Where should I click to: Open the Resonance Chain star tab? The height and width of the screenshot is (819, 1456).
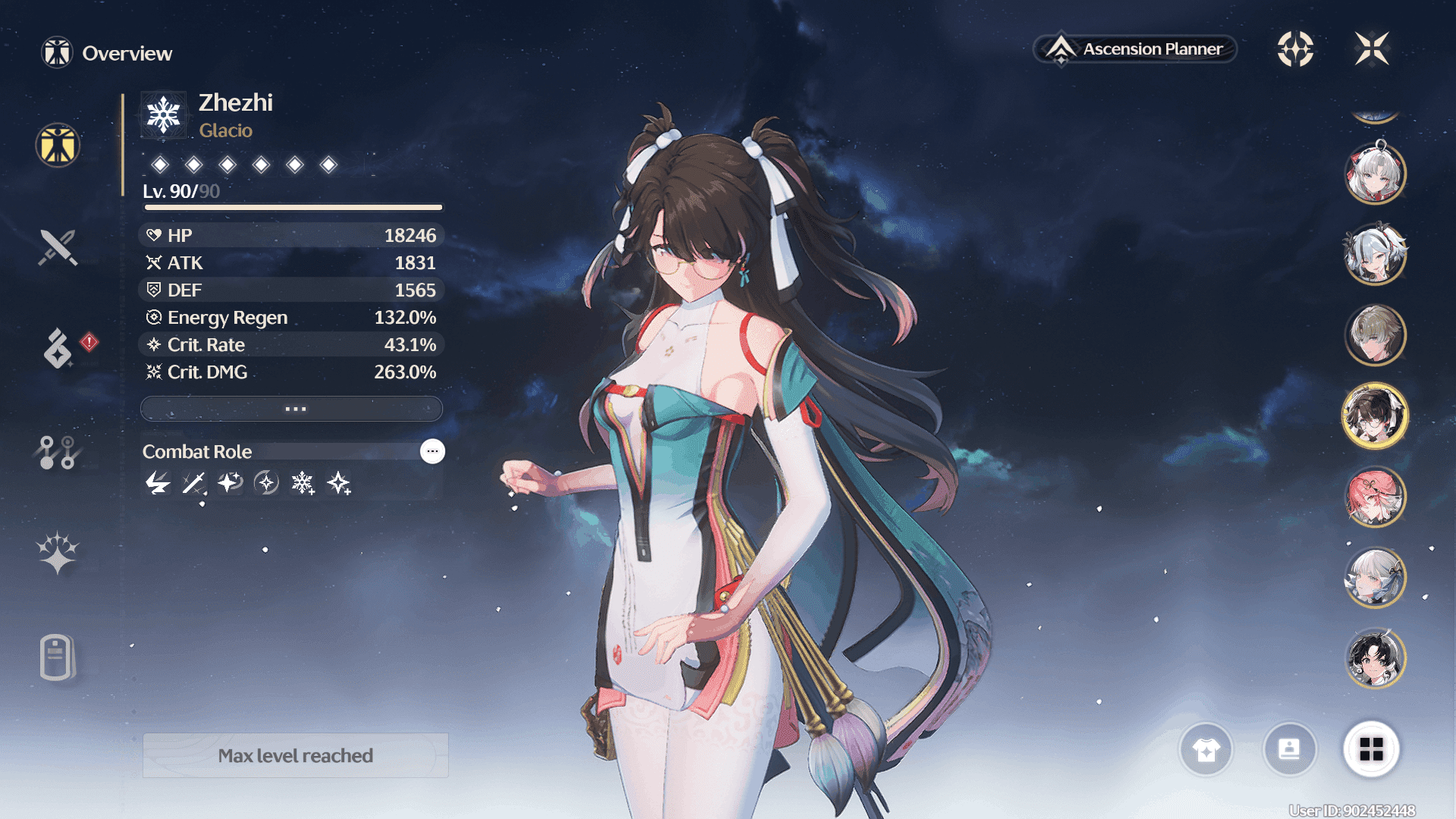pos(58,553)
